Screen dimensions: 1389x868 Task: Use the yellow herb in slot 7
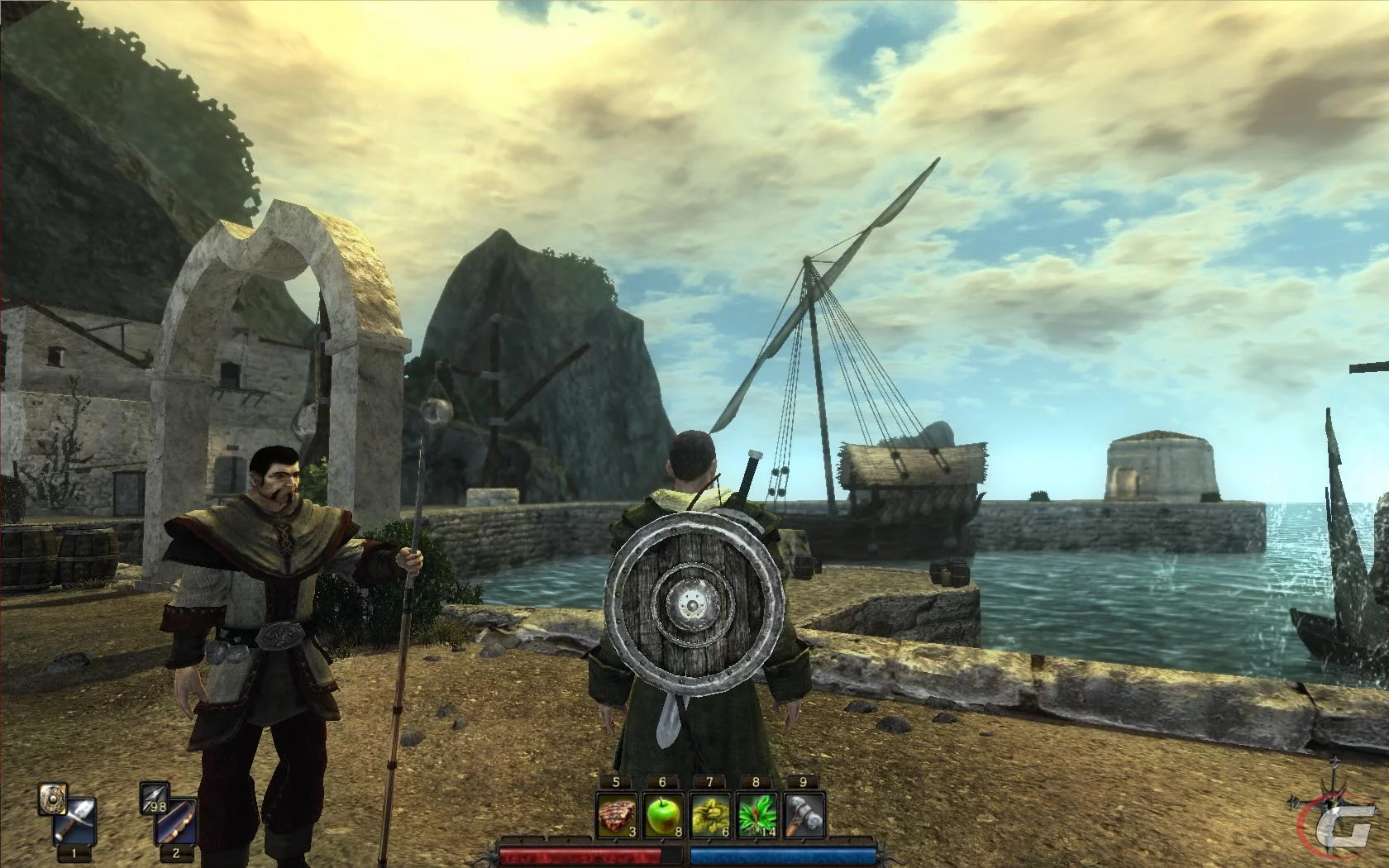pyautogui.click(x=710, y=815)
